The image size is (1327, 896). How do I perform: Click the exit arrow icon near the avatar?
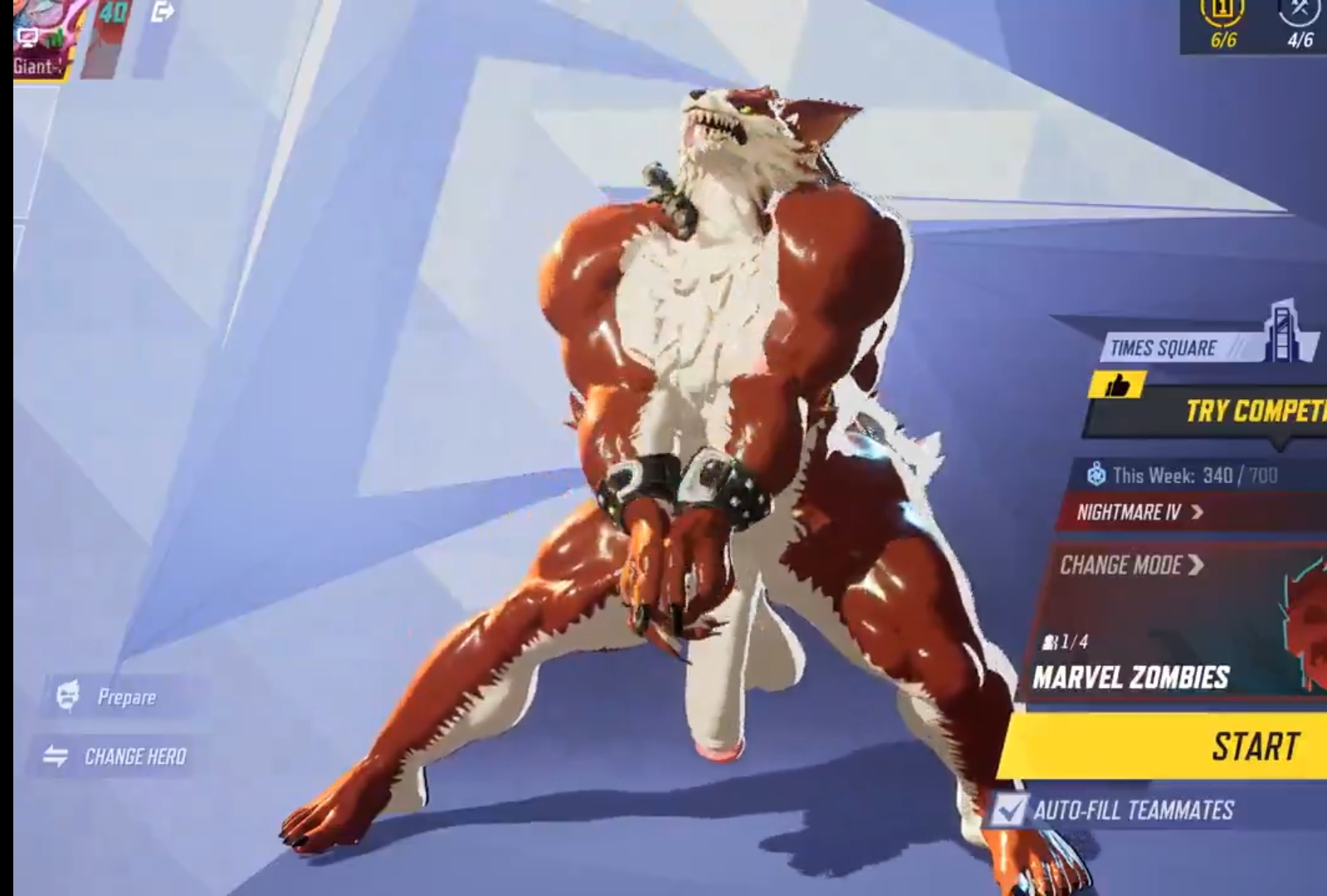tap(163, 12)
